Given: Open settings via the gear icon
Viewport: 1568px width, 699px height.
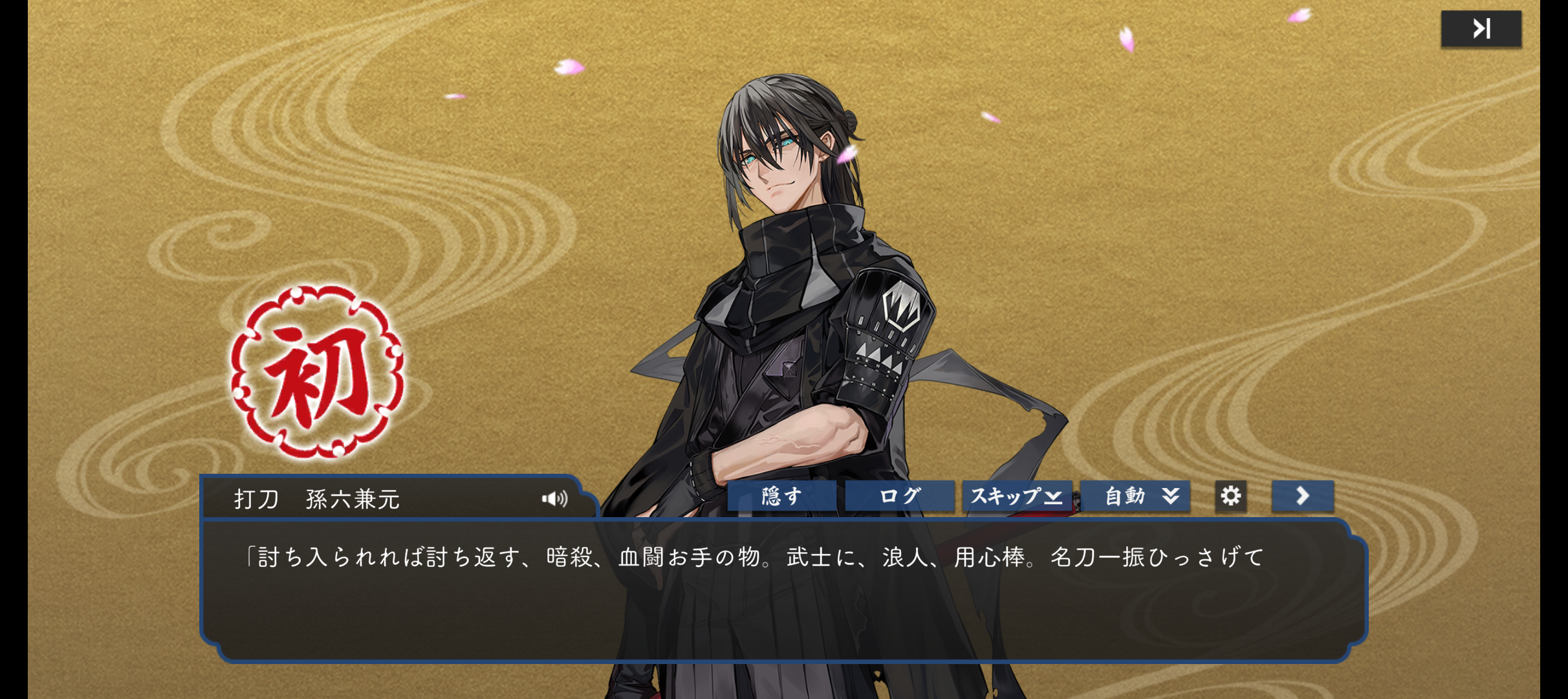Looking at the screenshot, I should (1230, 496).
